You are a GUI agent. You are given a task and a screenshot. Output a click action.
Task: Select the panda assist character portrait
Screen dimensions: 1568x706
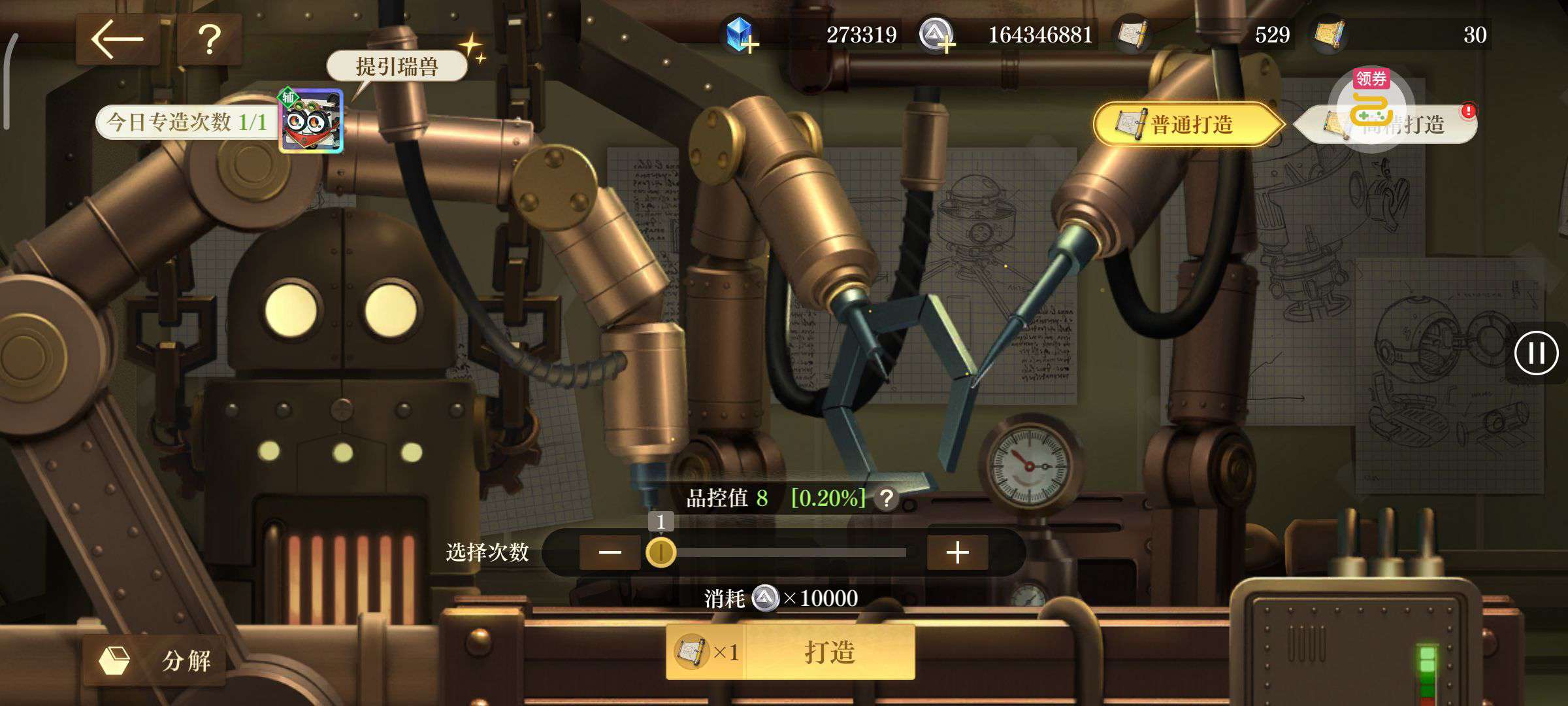(311, 122)
